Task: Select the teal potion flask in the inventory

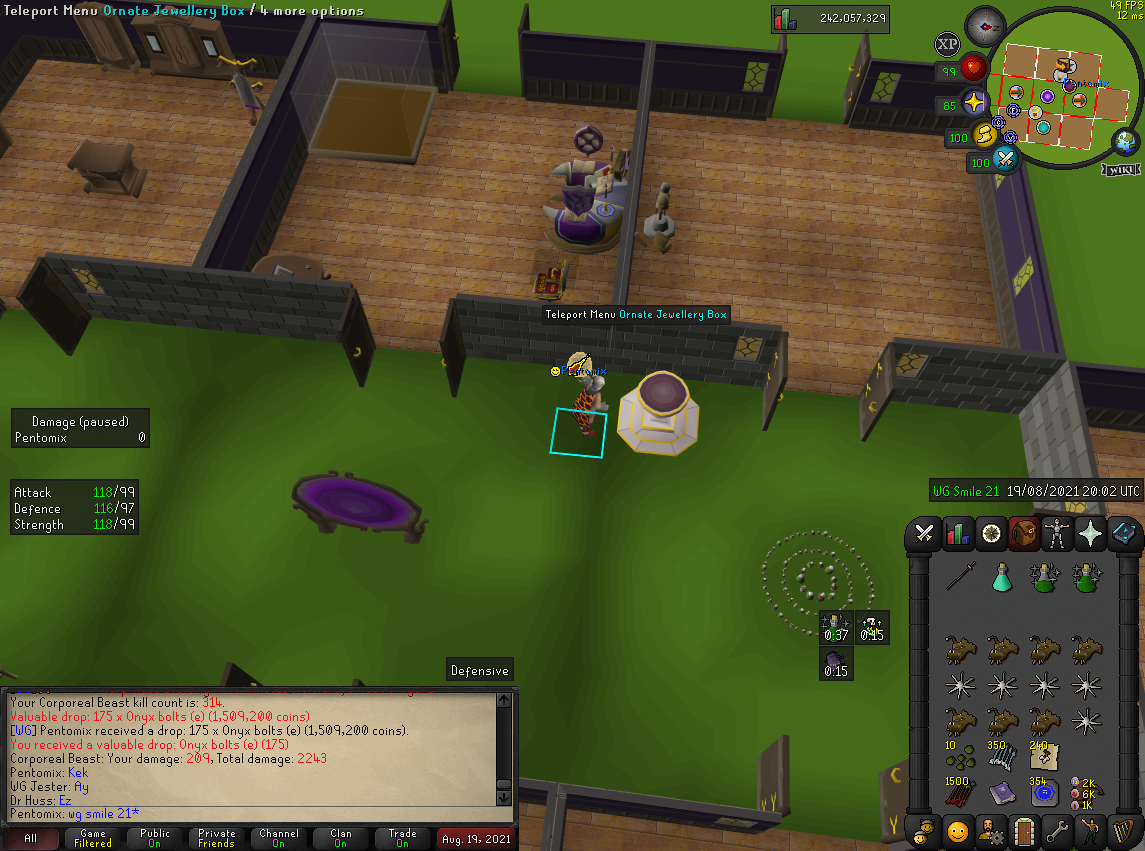Action: coord(1002,577)
